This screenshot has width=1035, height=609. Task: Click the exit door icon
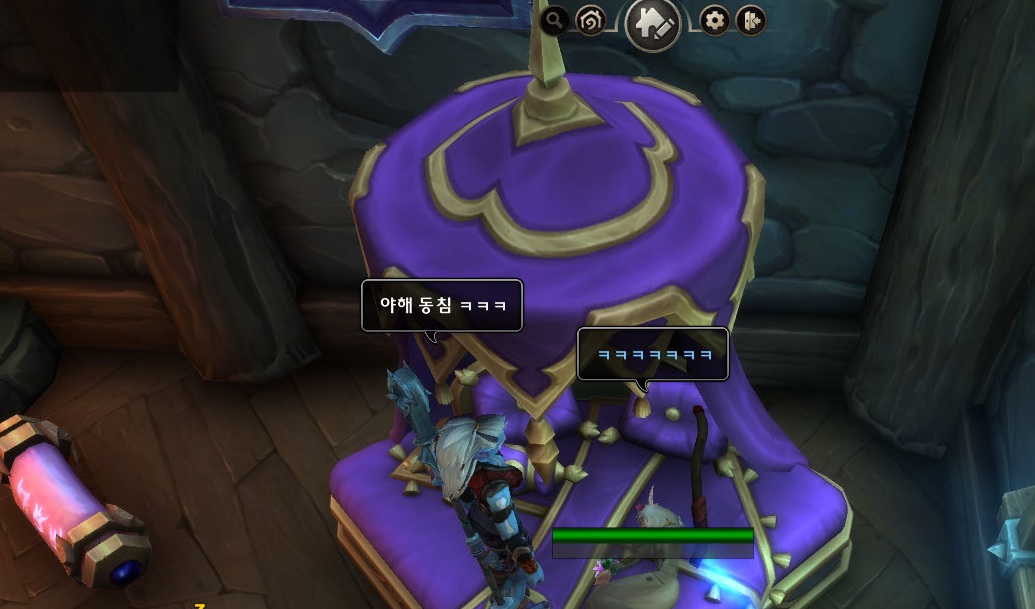[x=751, y=20]
